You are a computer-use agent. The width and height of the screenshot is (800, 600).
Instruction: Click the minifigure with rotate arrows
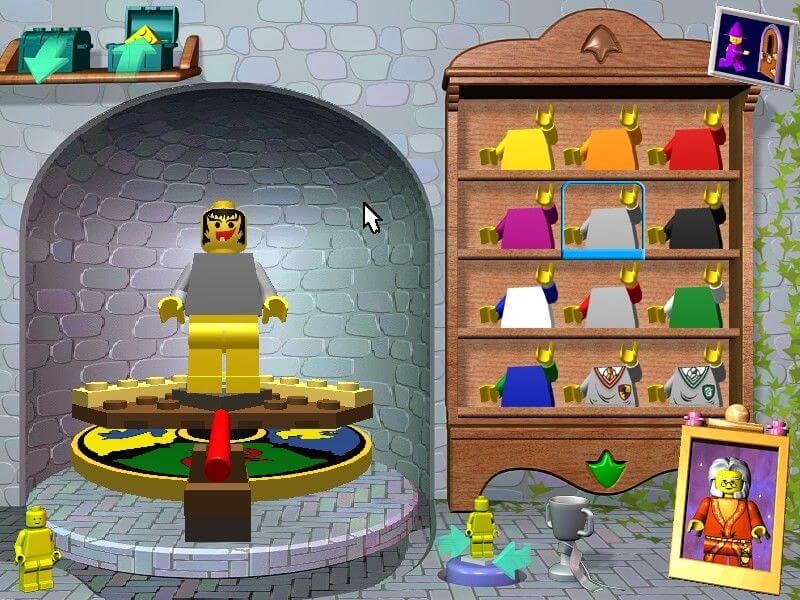click(x=483, y=541)
